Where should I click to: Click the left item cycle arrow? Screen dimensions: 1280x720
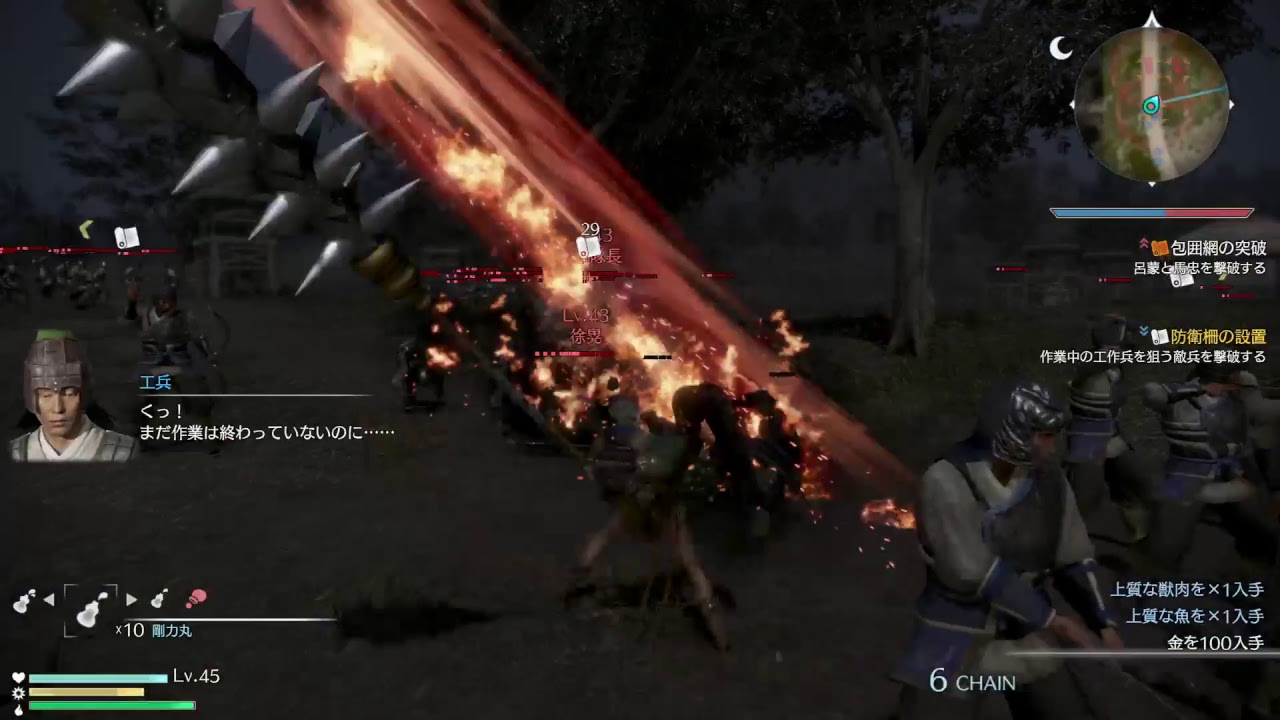click(49, 600)
